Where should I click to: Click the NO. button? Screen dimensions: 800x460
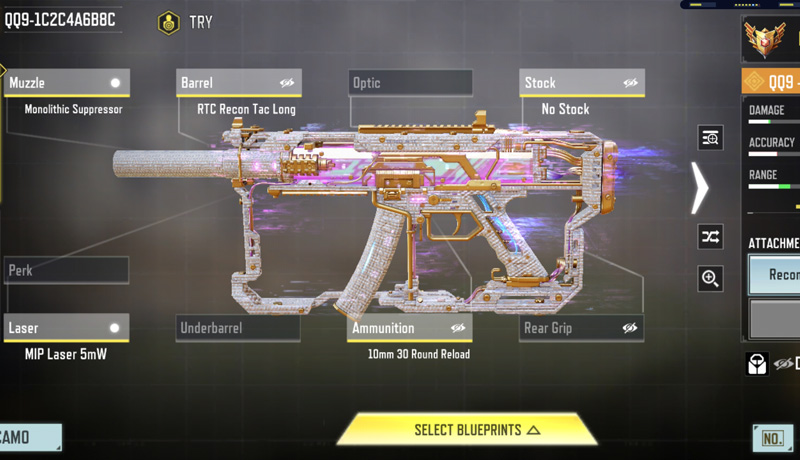point(773,438)
